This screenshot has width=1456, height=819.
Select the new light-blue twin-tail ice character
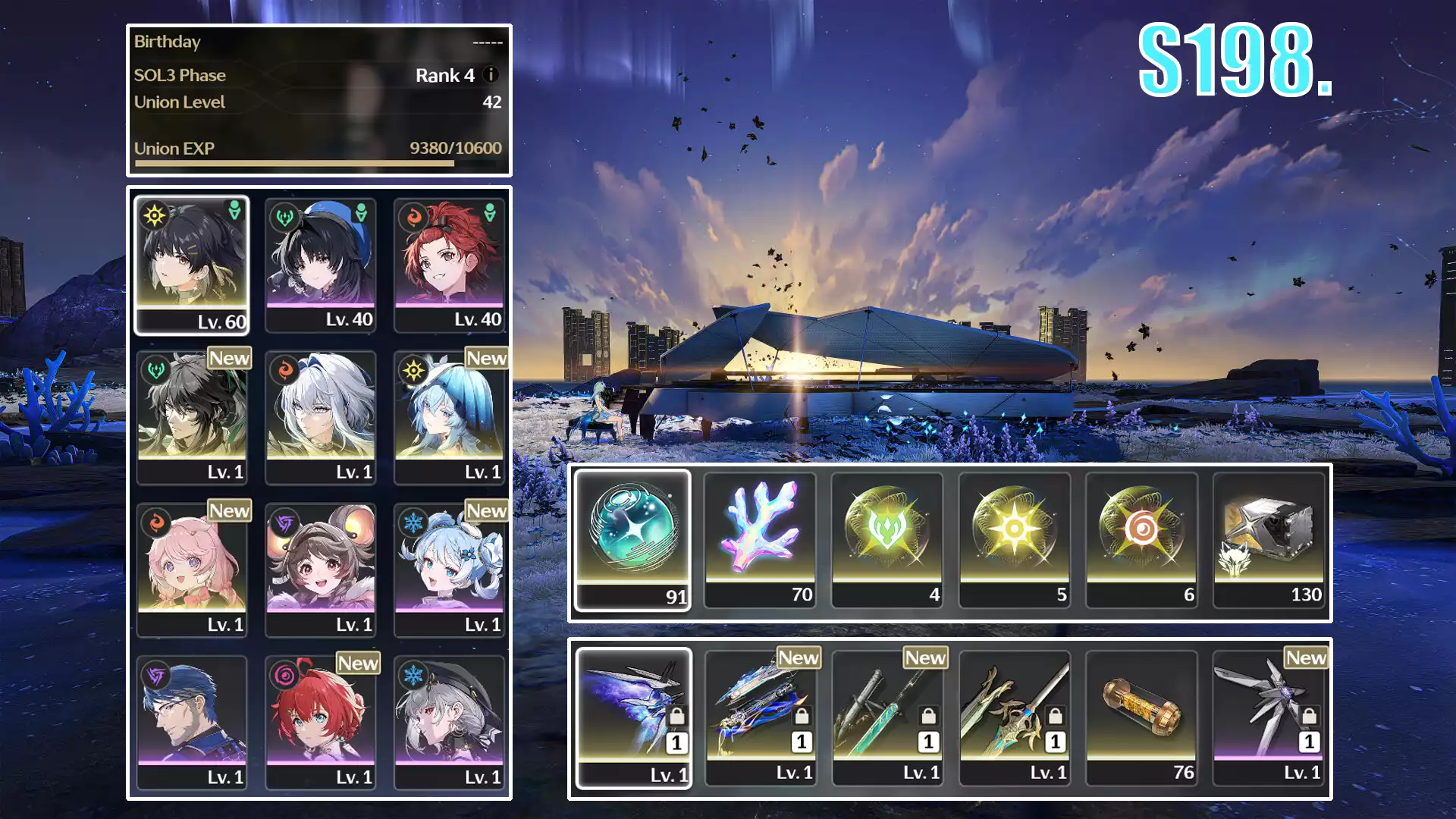pyautogui.click(x=449, y=570)
